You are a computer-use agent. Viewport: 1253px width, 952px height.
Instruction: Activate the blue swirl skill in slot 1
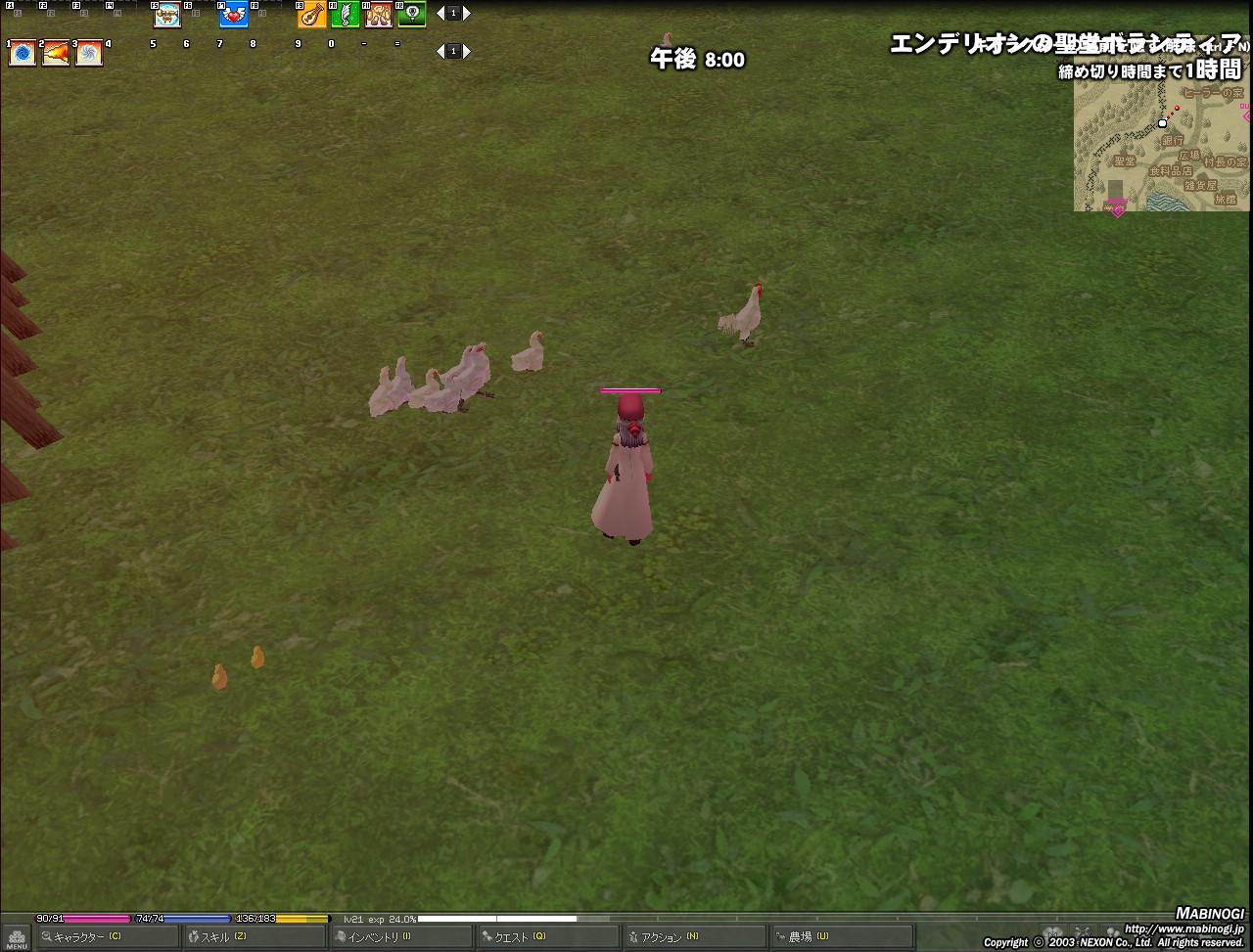click(x=23, y=53)
